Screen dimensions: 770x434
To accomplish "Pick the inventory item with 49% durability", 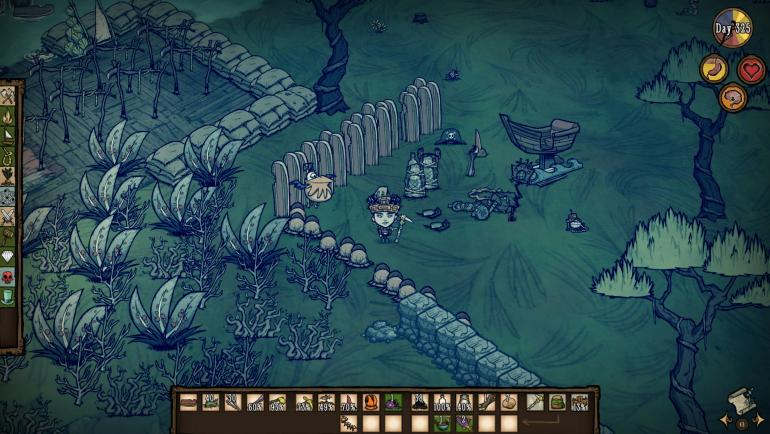I will click(x=326, y=402).
